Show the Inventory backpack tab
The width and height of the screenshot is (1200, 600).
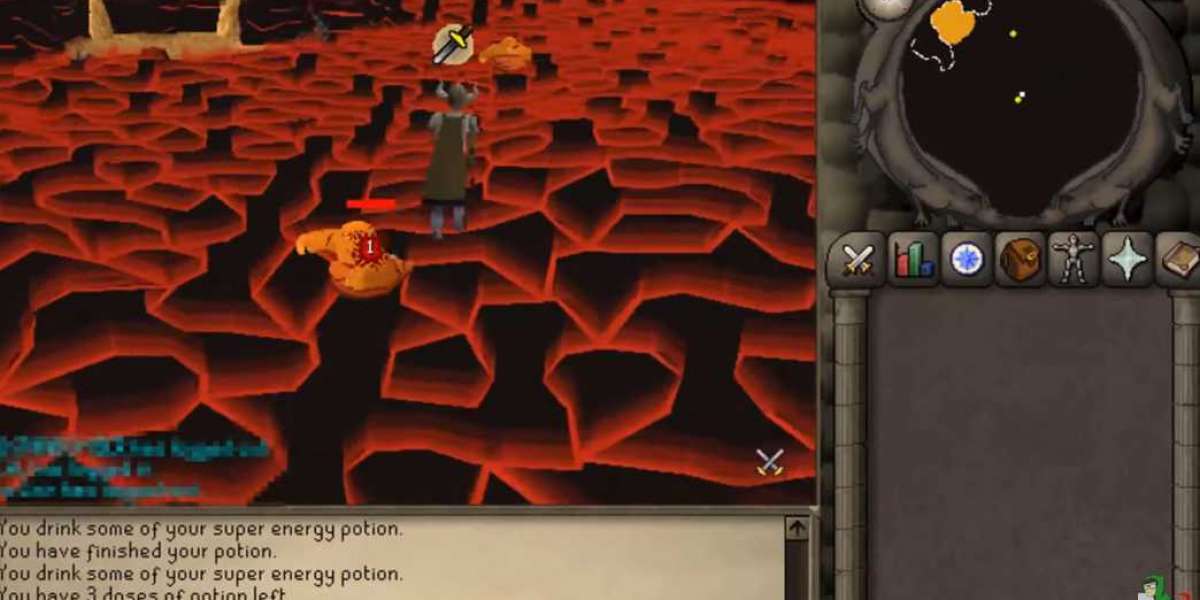1021,260
